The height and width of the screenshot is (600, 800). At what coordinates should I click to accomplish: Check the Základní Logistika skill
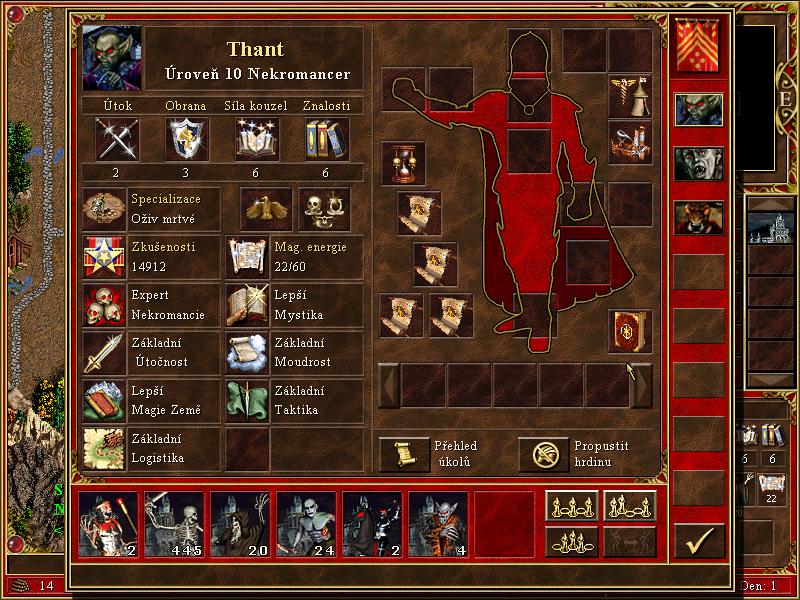pyautogui.click(x=106, y=446)
